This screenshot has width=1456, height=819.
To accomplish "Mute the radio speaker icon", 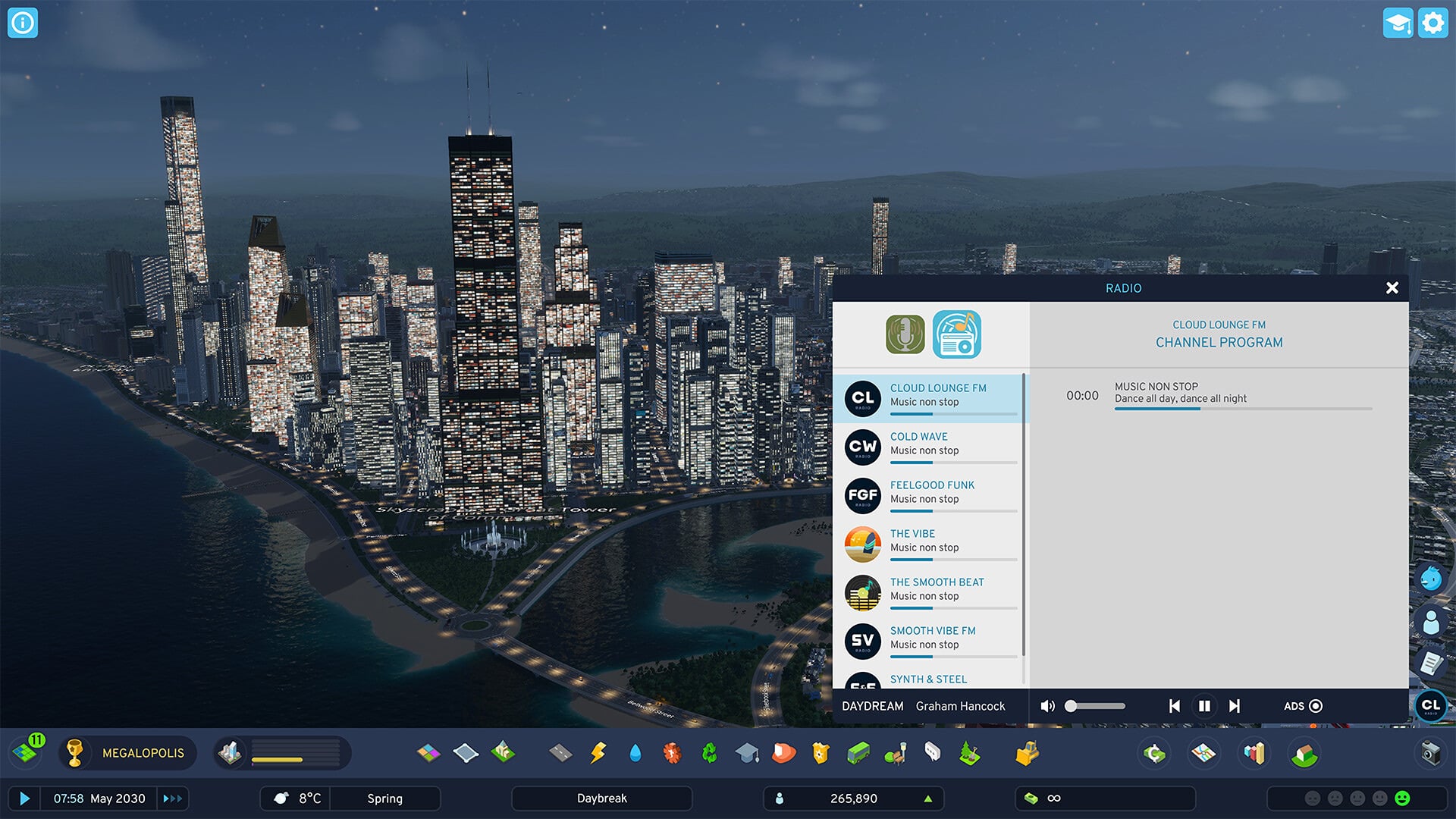I will pos(1047,706).
